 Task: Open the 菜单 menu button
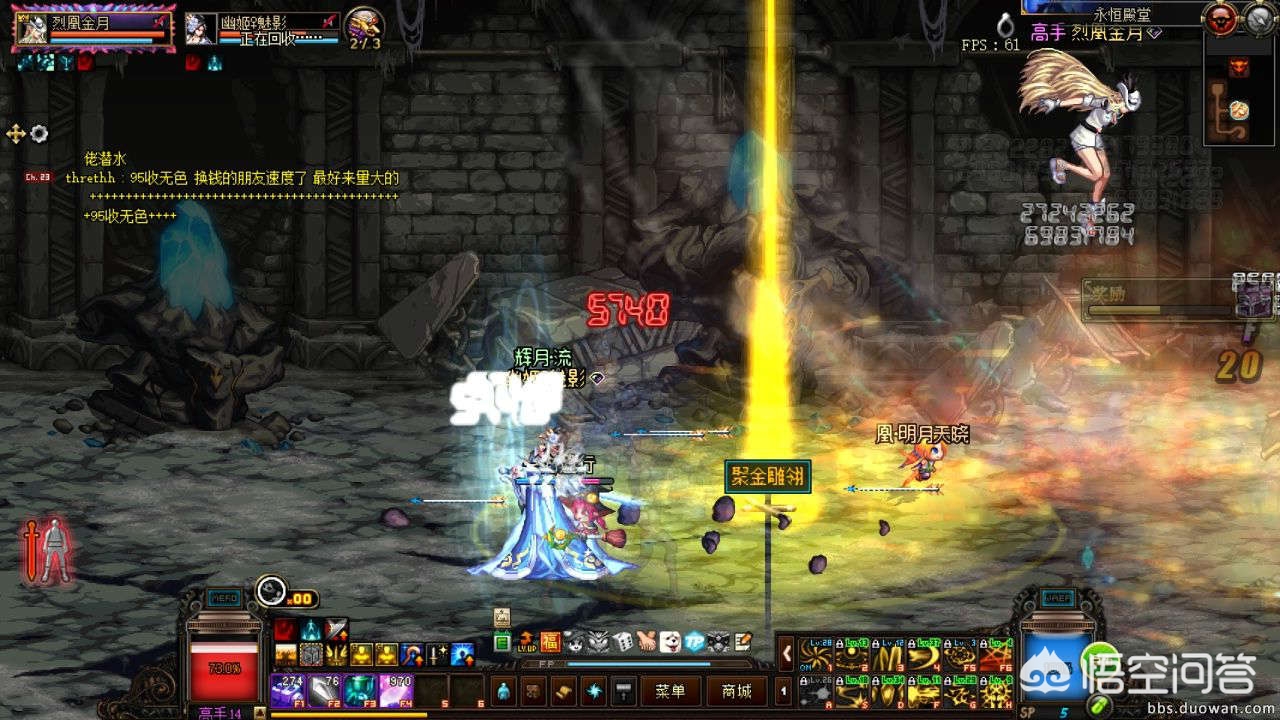[670, 691]
